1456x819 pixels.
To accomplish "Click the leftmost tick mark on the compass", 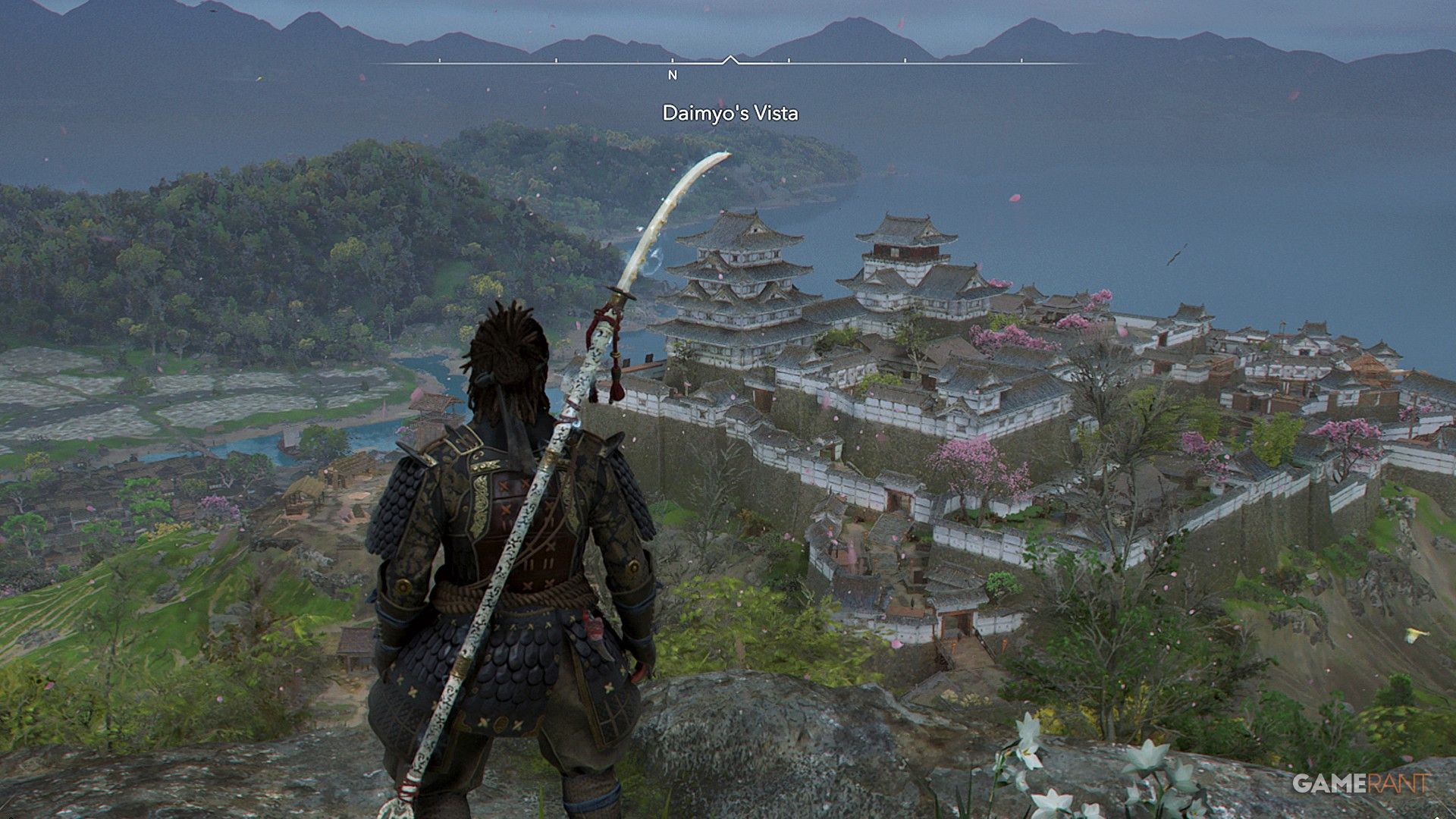I will click(439, 60).
